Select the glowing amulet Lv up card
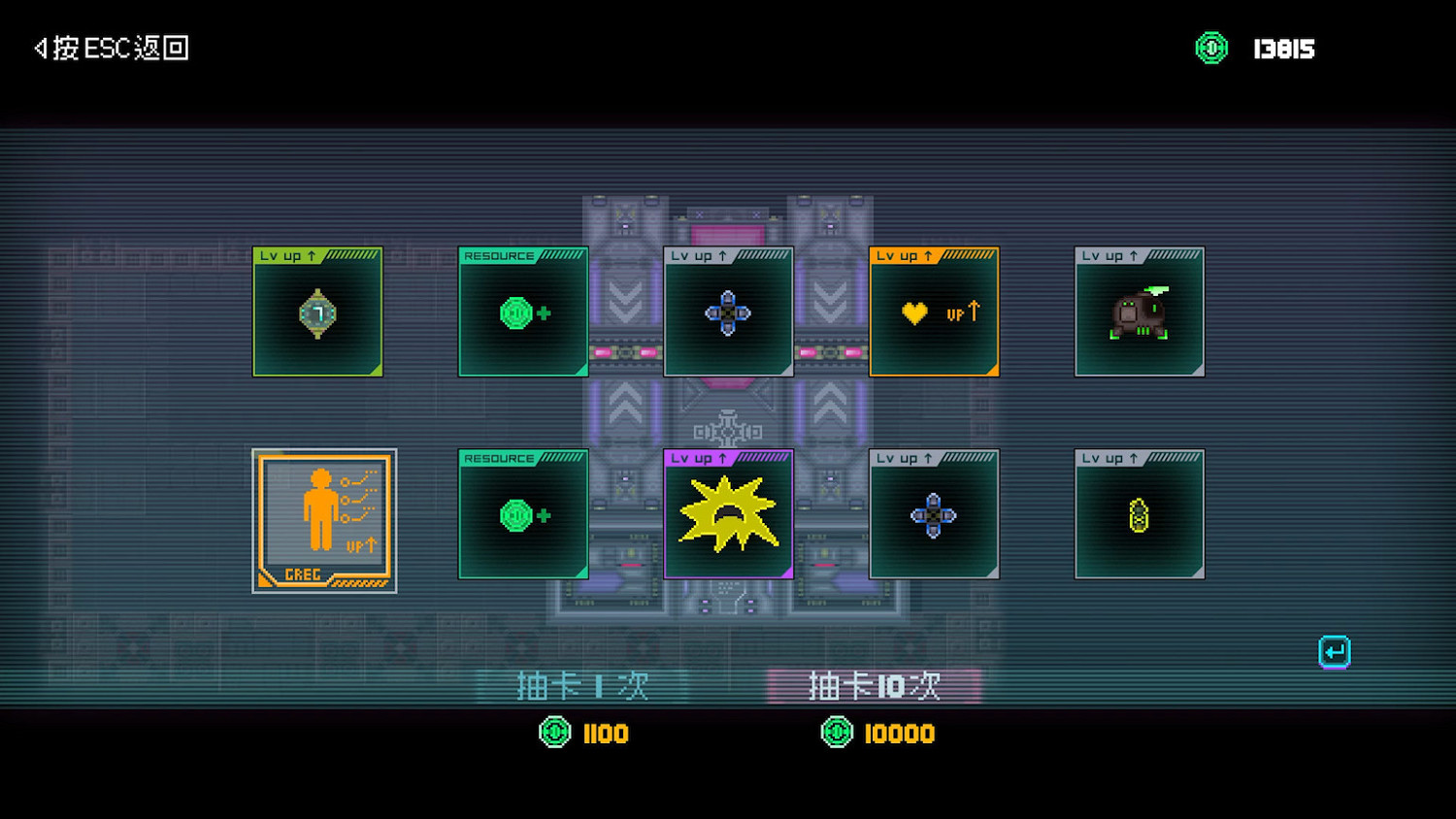 pyautogui.click(x=317, y=312)
